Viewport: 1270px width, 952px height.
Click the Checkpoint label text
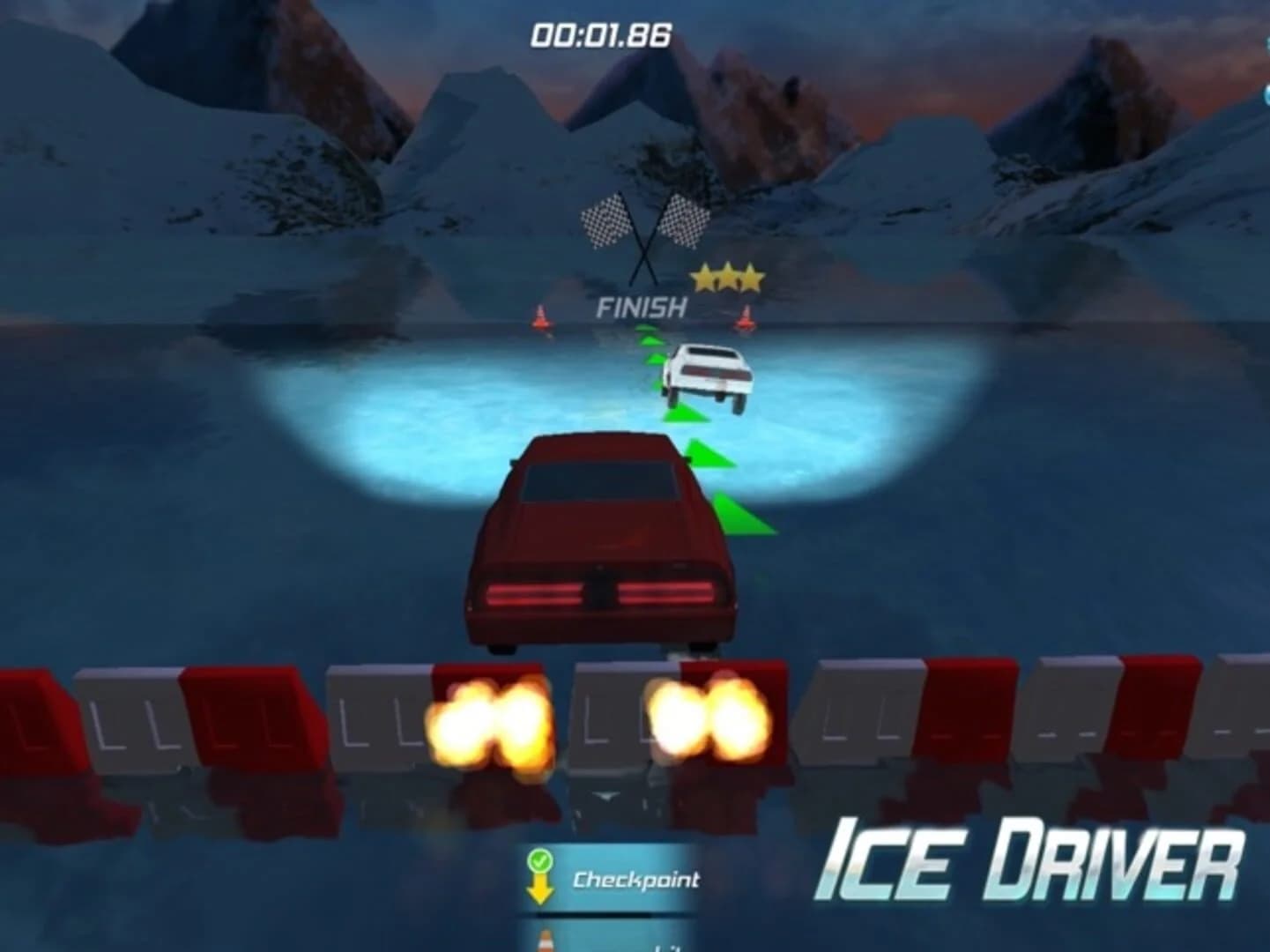tap(637, 879)
